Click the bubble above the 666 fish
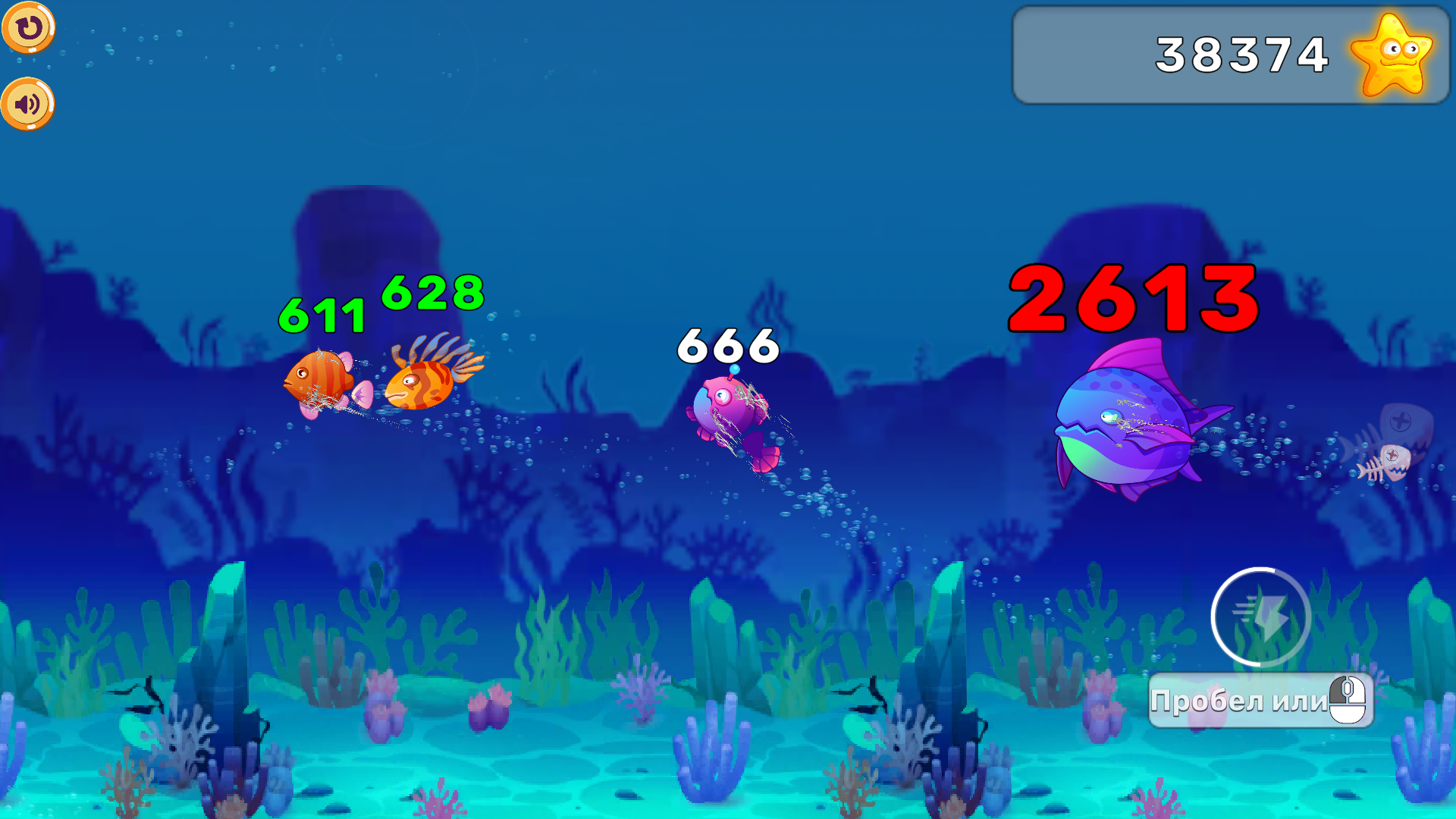 [733, 369]
